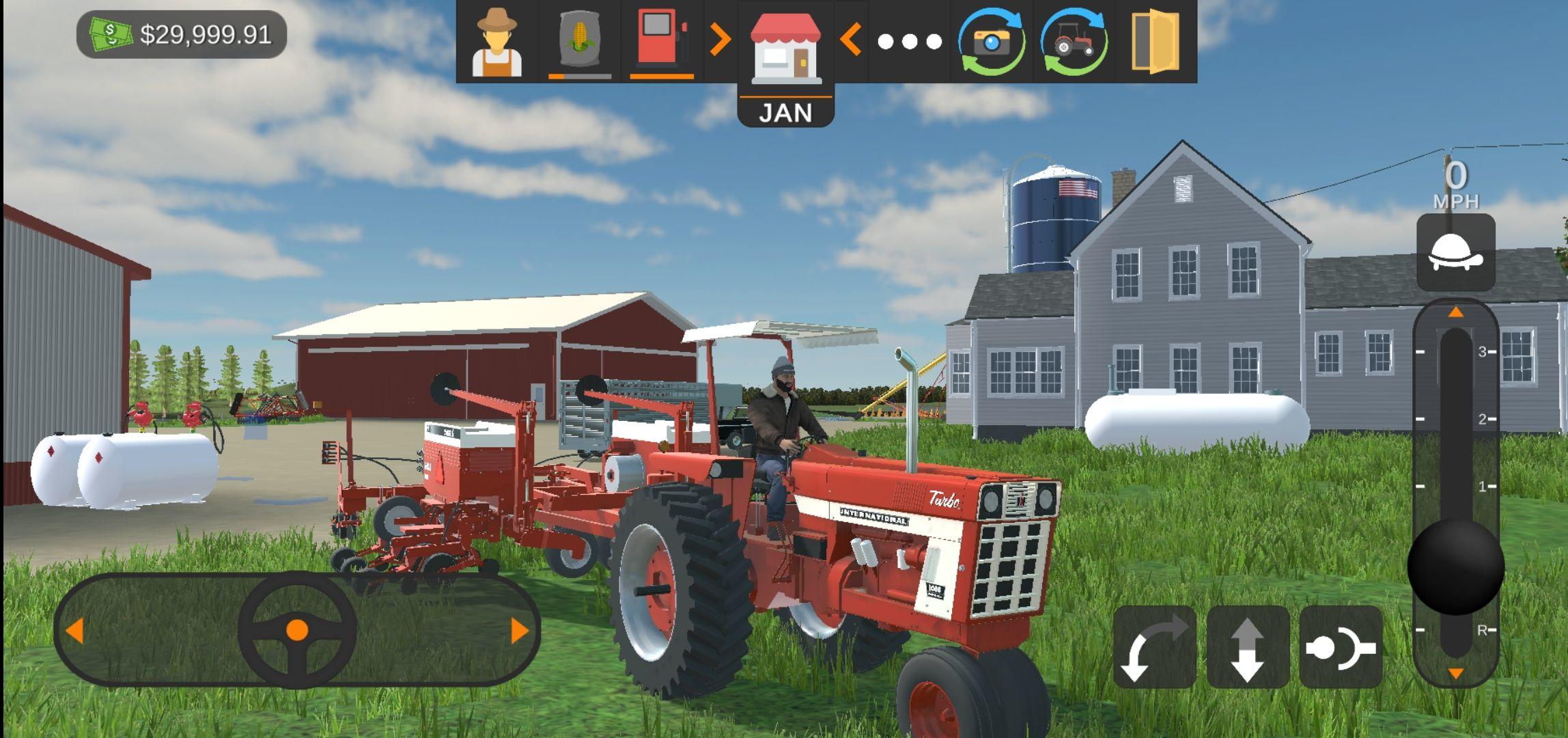Switch vehicle using tractor swap icon
Image resolution: width=1568 pixels, height=738 pixels.
pyautogui.click(x=1074, y=42)
